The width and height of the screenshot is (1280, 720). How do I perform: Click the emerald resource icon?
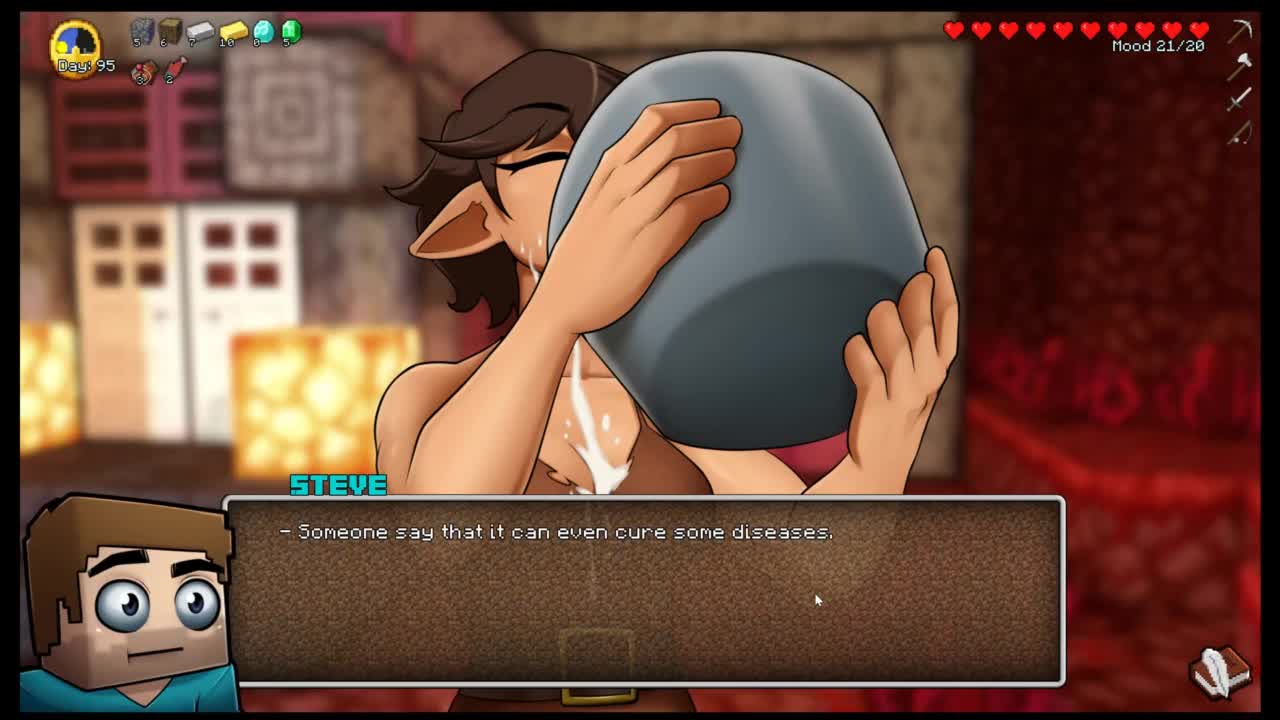(291, 31)
